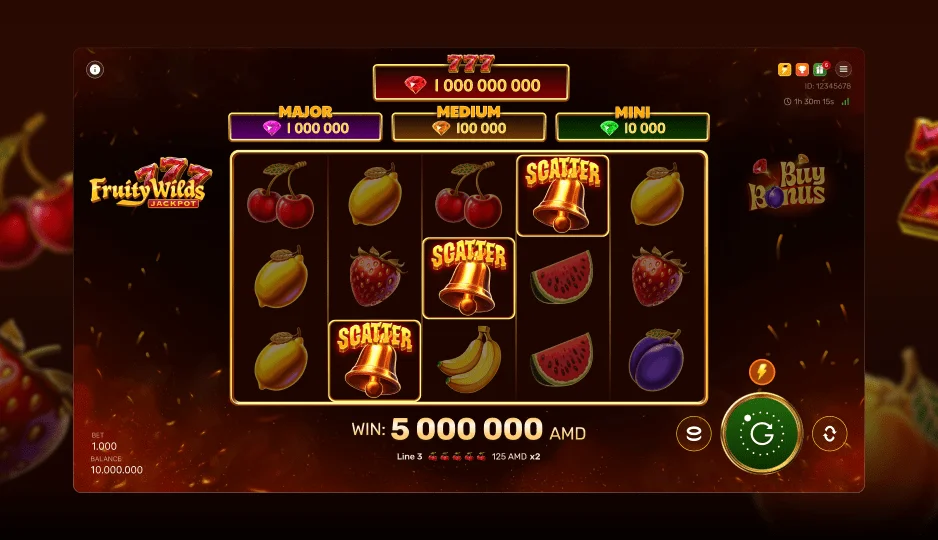Spin the reels with the green button
The image size is (938, 540).
761,434
